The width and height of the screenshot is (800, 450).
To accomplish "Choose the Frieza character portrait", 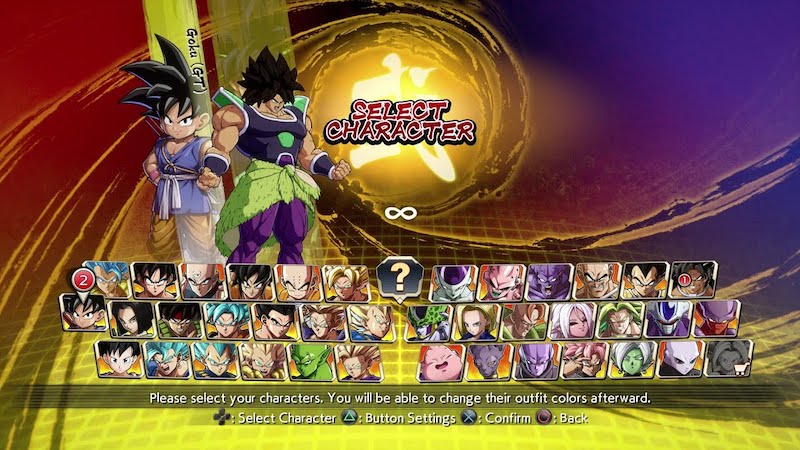I will [453, 283].
